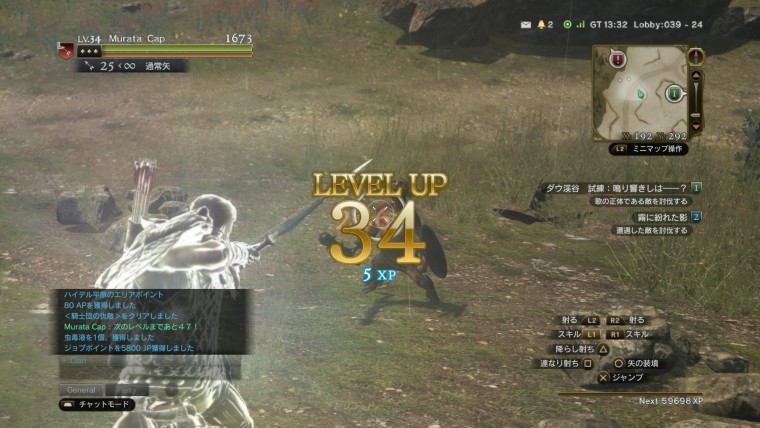760x428 pixels.
Task: Open the mail envelope icon
Action: (526, 24)
